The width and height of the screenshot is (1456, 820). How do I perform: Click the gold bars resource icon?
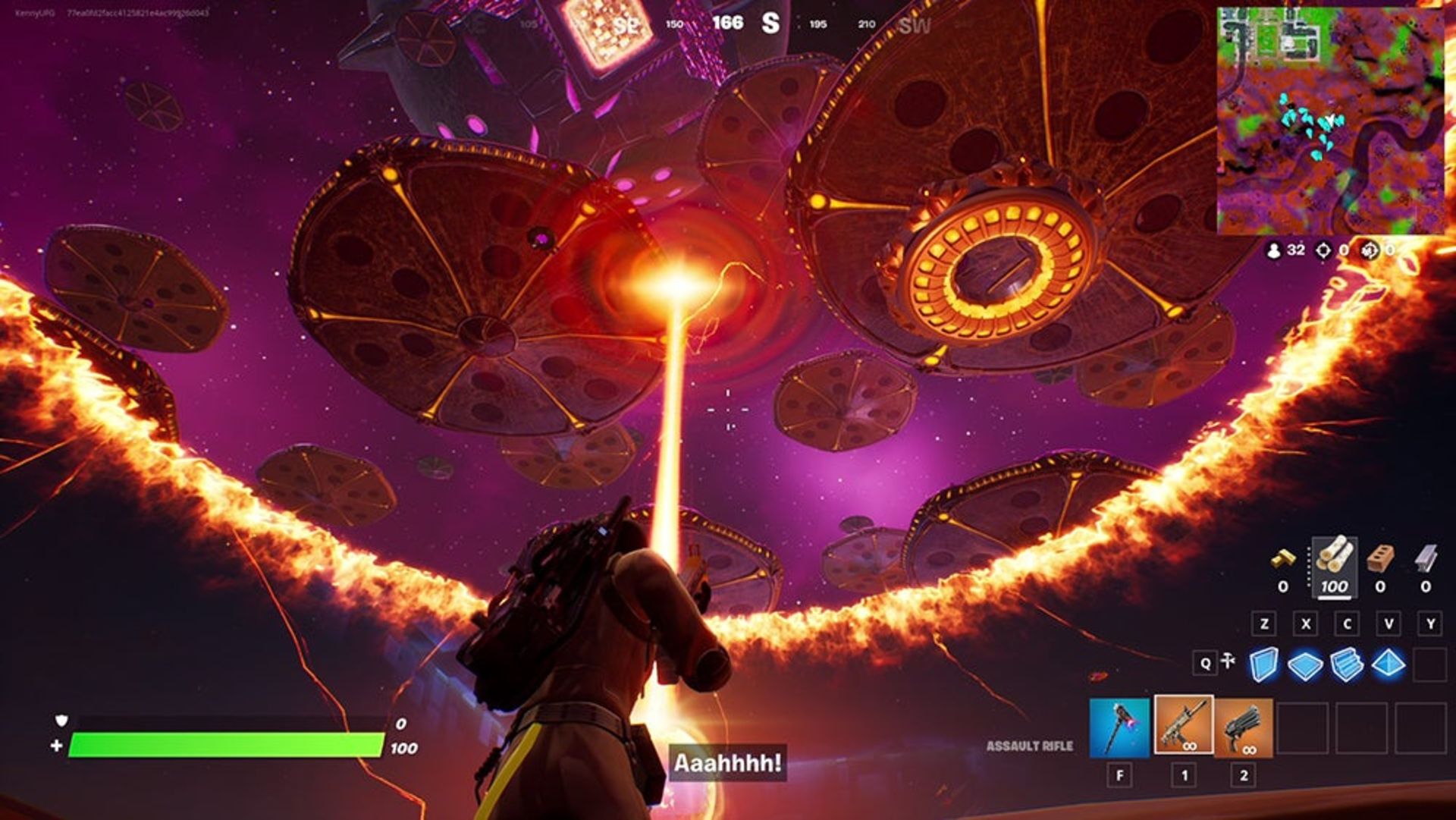1283,560
